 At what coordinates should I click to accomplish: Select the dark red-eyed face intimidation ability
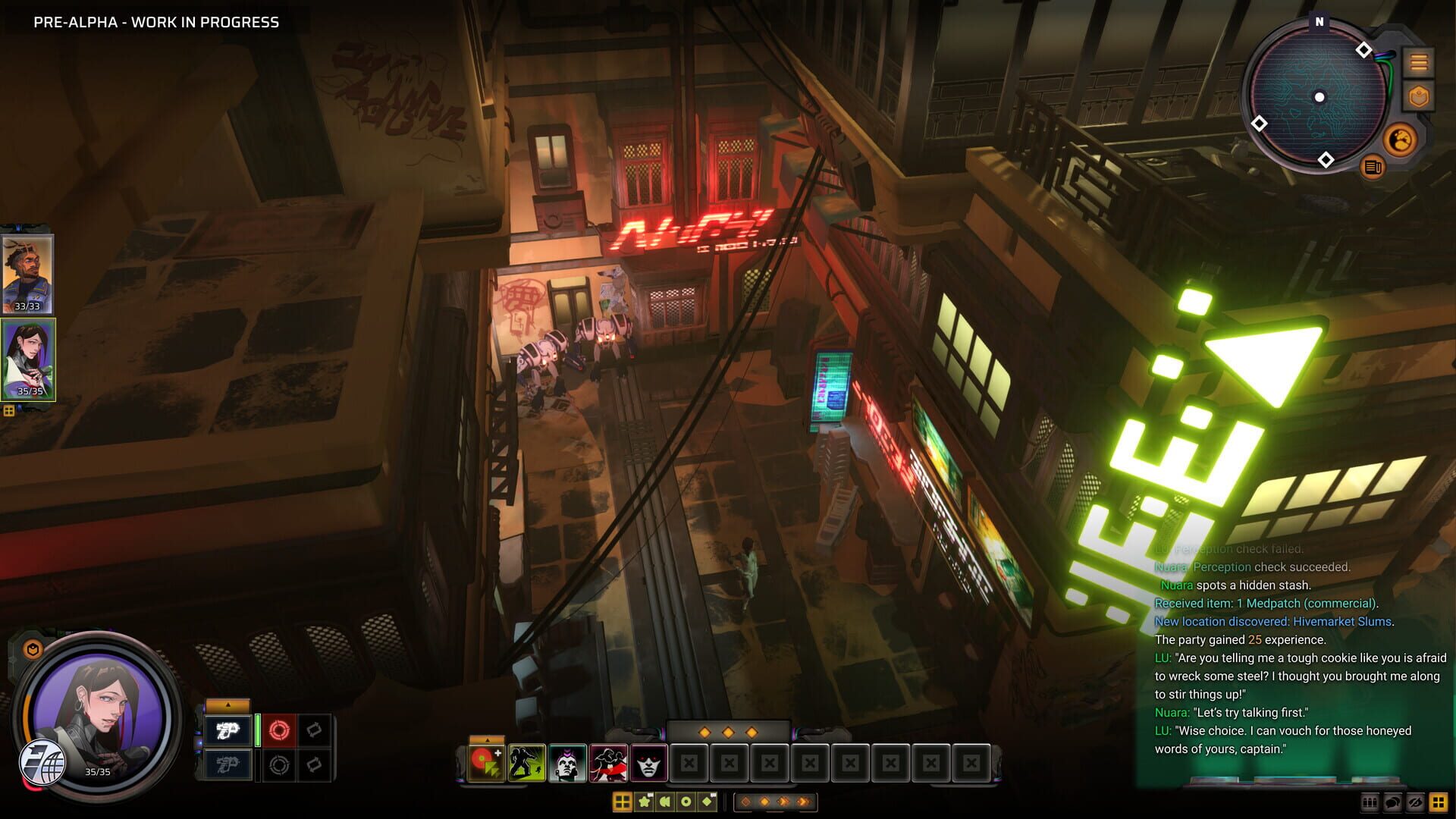pyautogui.click(x=648, y=761)
